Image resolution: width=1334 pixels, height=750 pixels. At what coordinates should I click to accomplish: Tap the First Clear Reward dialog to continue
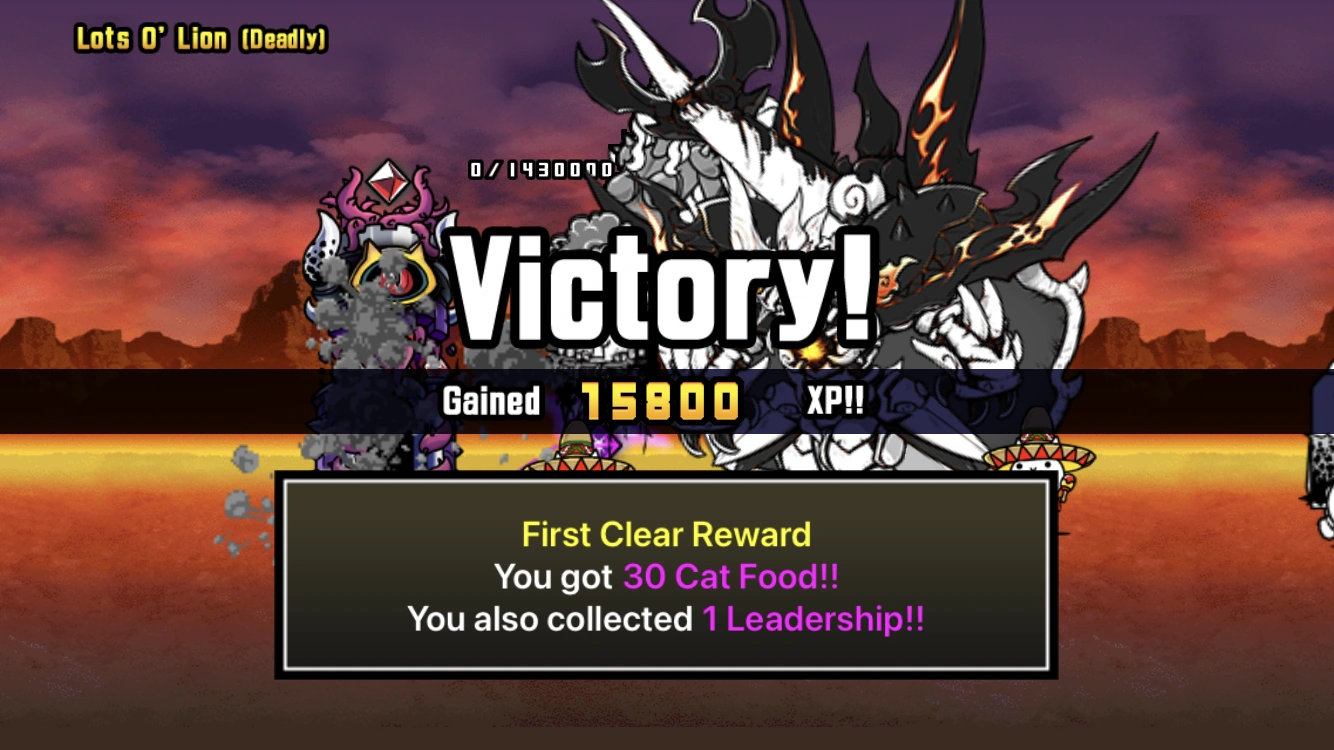pyautogui.click(x=667, y=575)
